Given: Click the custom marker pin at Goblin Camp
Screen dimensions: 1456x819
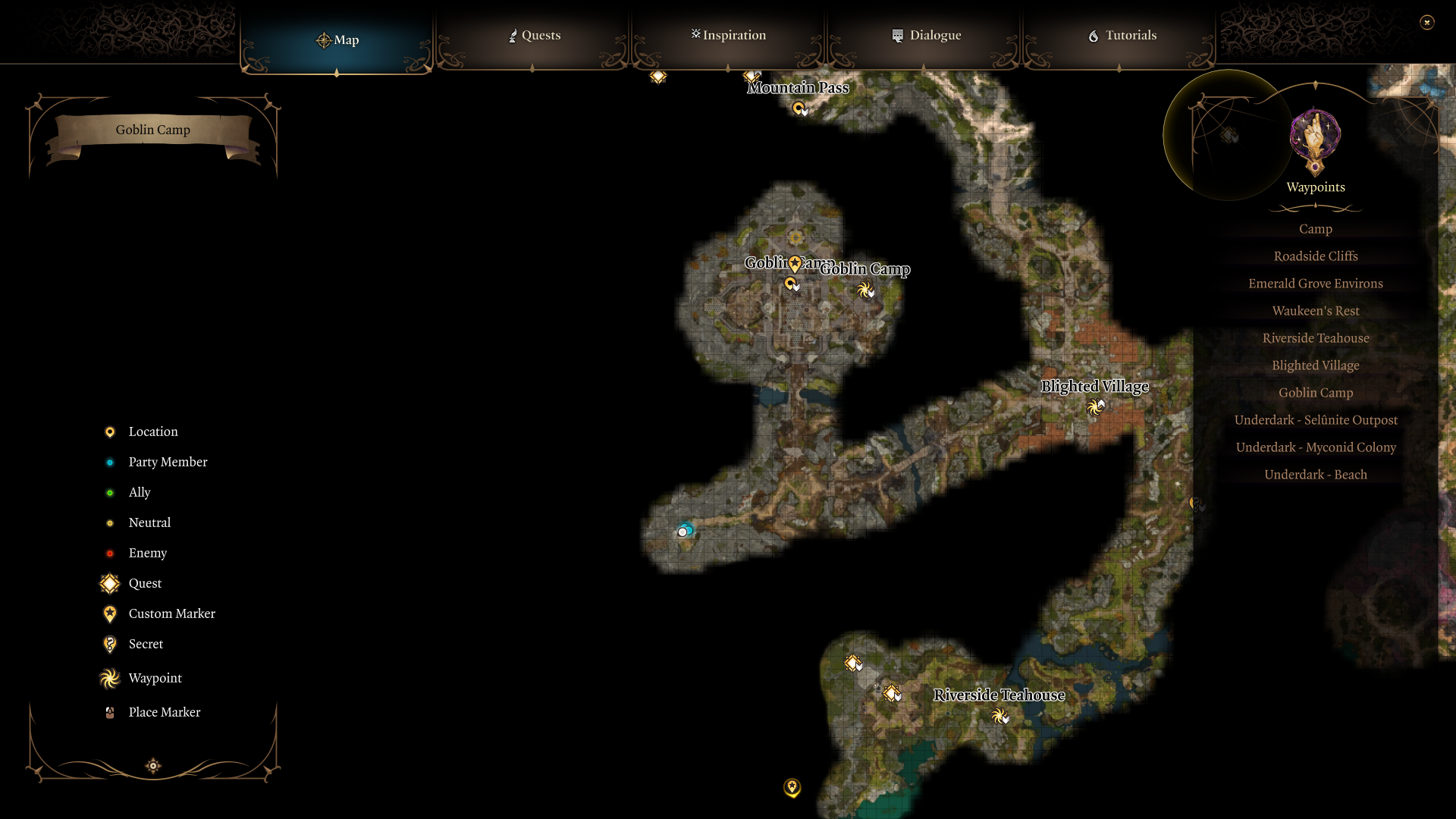Looking at the screenshot, I should [x=793, y=263].
